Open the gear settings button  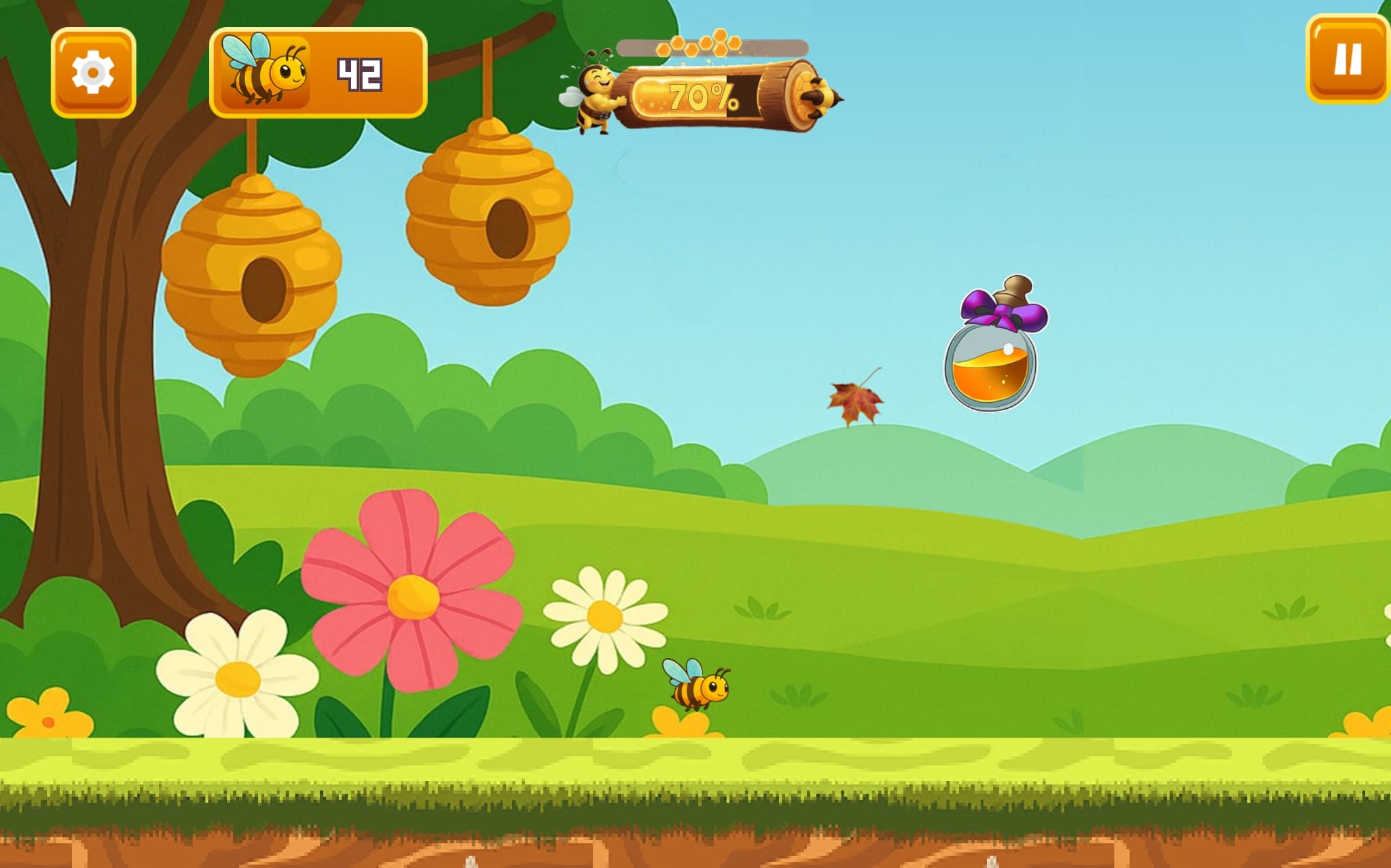click(93, 72)
